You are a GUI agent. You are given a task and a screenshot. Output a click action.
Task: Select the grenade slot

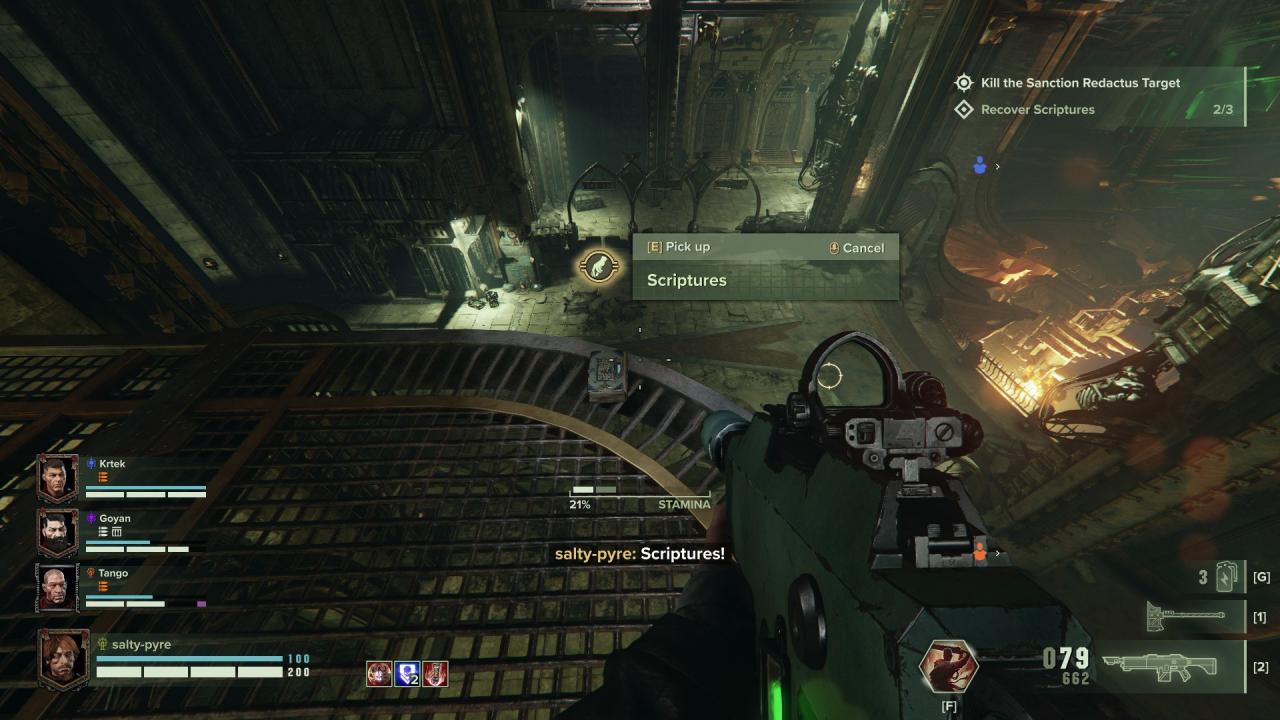point(1226,577)
